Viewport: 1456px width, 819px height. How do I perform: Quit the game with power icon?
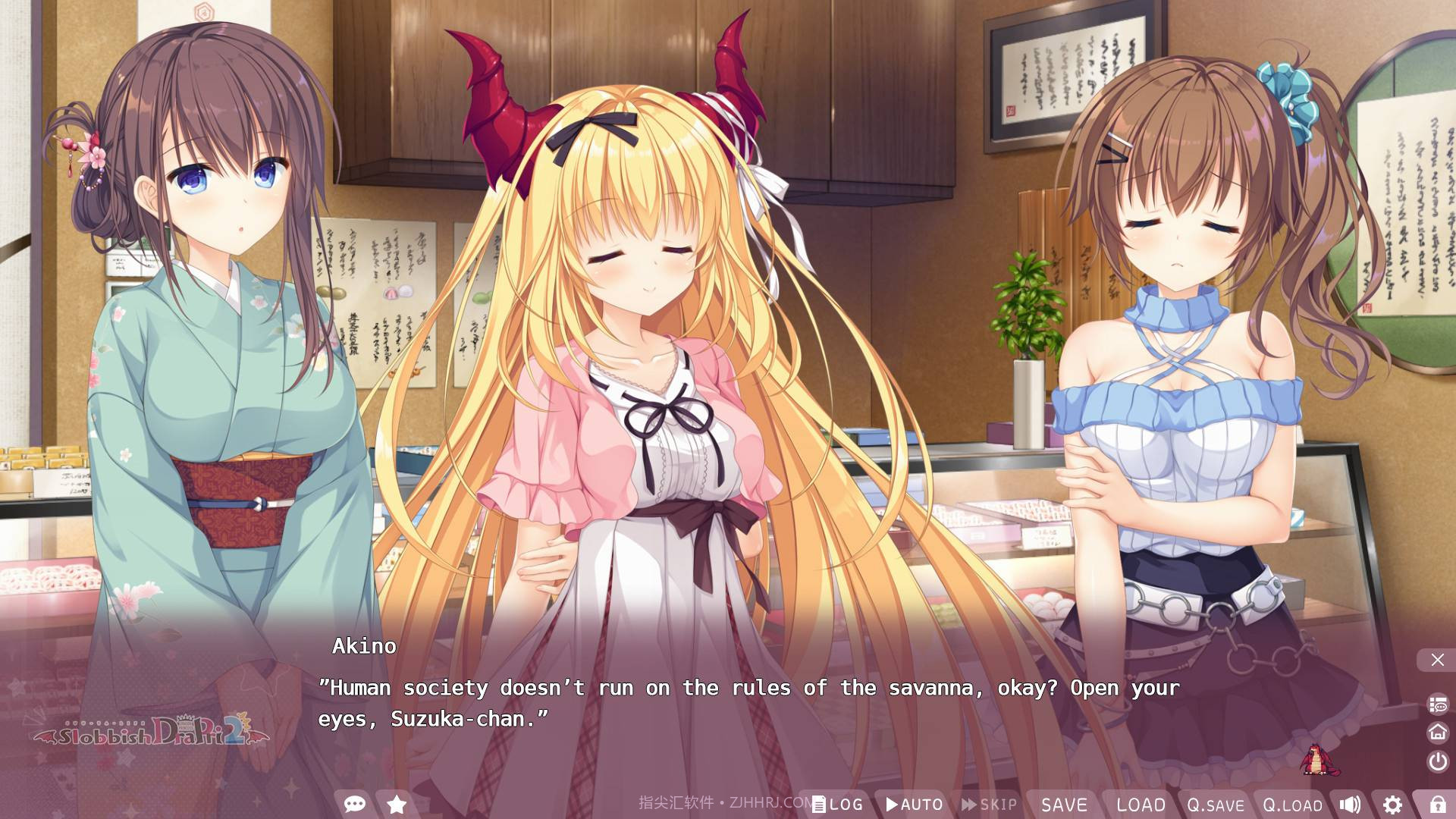pos(1438,761)
